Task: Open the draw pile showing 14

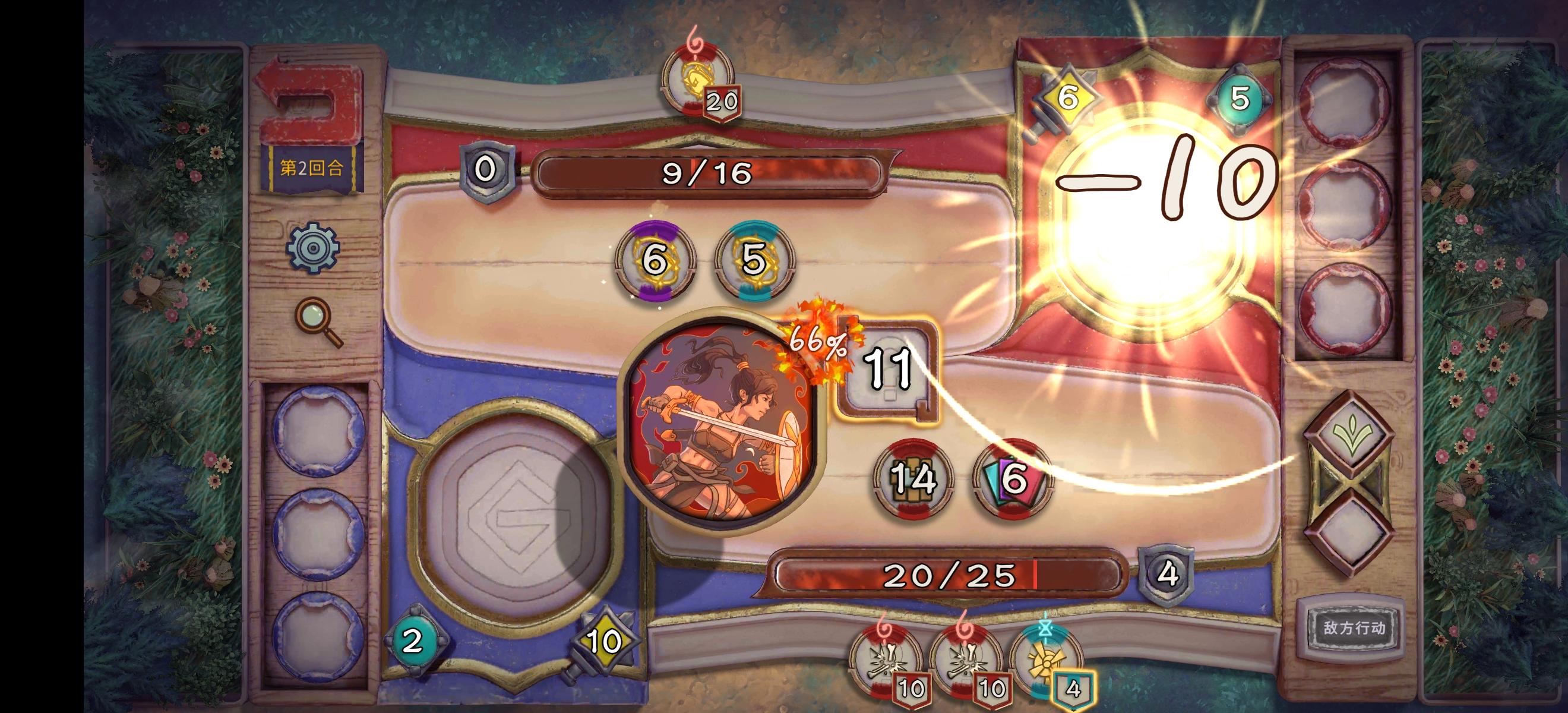Action: tap(913, 480)
